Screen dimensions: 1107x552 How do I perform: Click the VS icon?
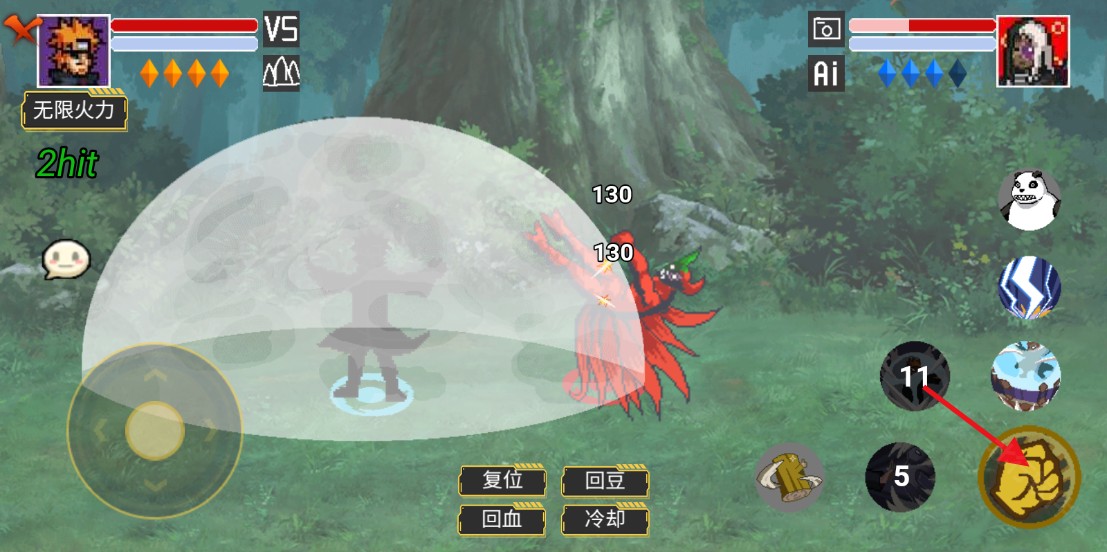coord(281,29)
